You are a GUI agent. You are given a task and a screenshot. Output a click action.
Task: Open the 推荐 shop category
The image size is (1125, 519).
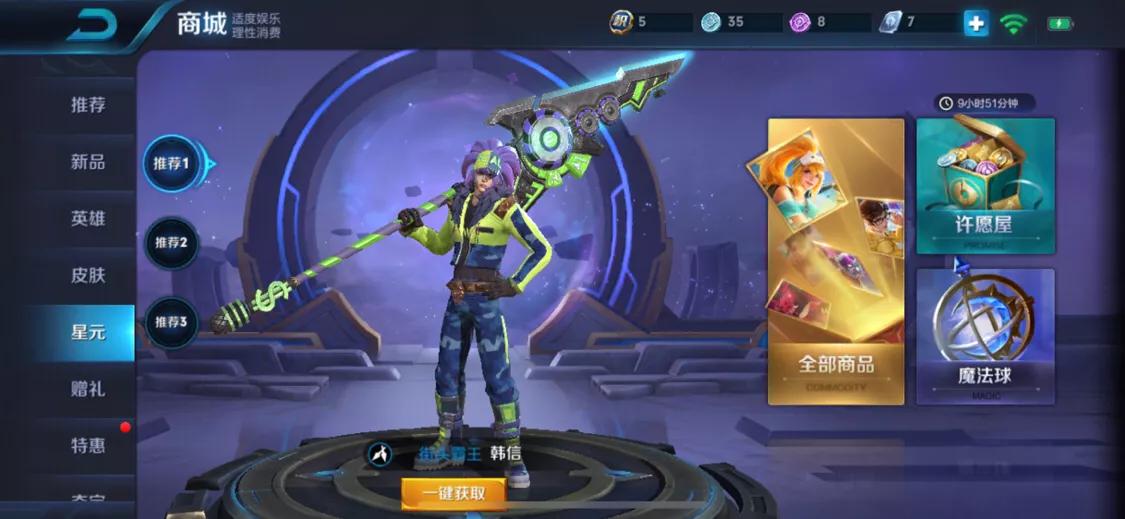coord(88,105)
